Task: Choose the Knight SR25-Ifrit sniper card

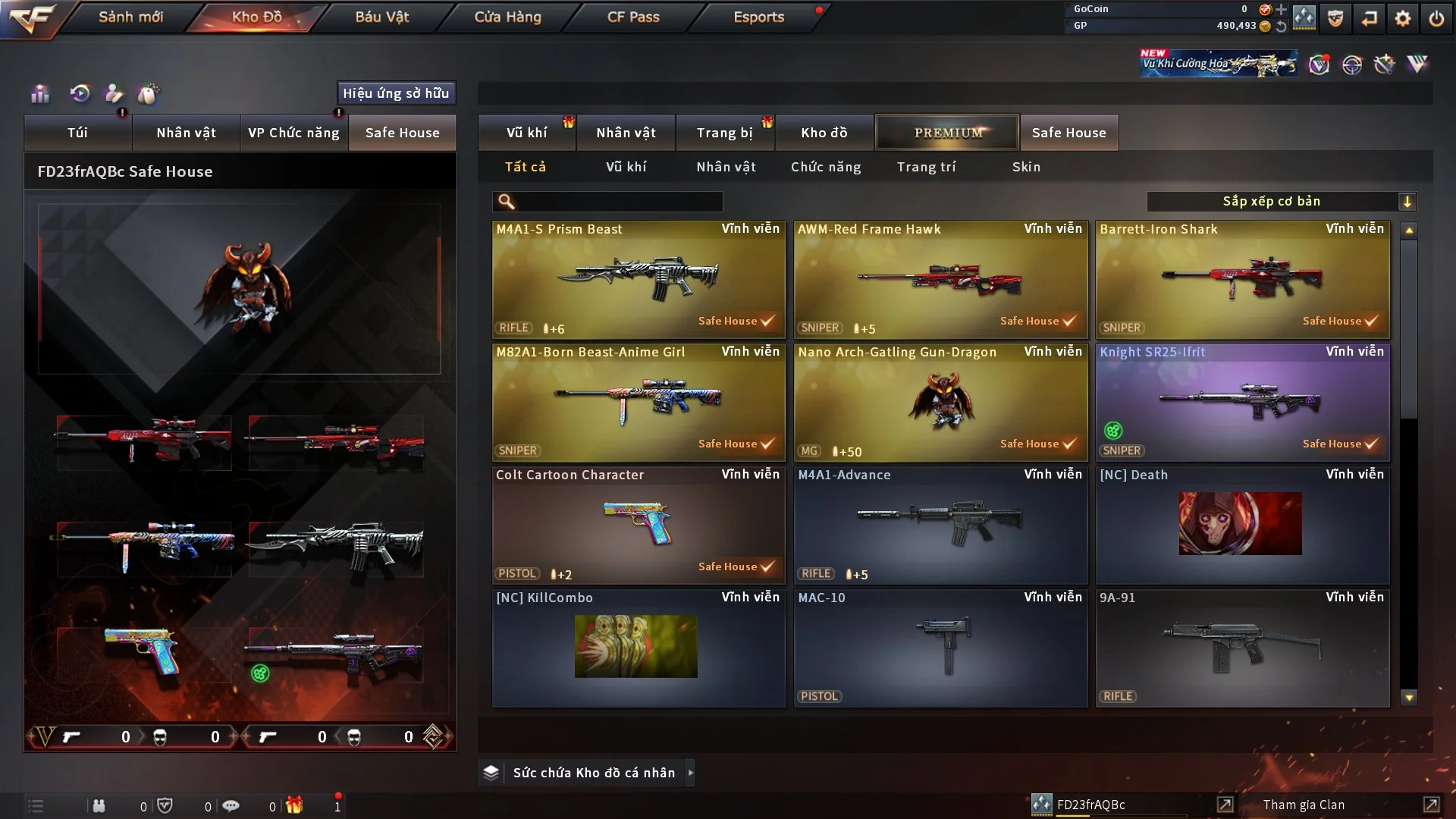Action: point(1242,402)
